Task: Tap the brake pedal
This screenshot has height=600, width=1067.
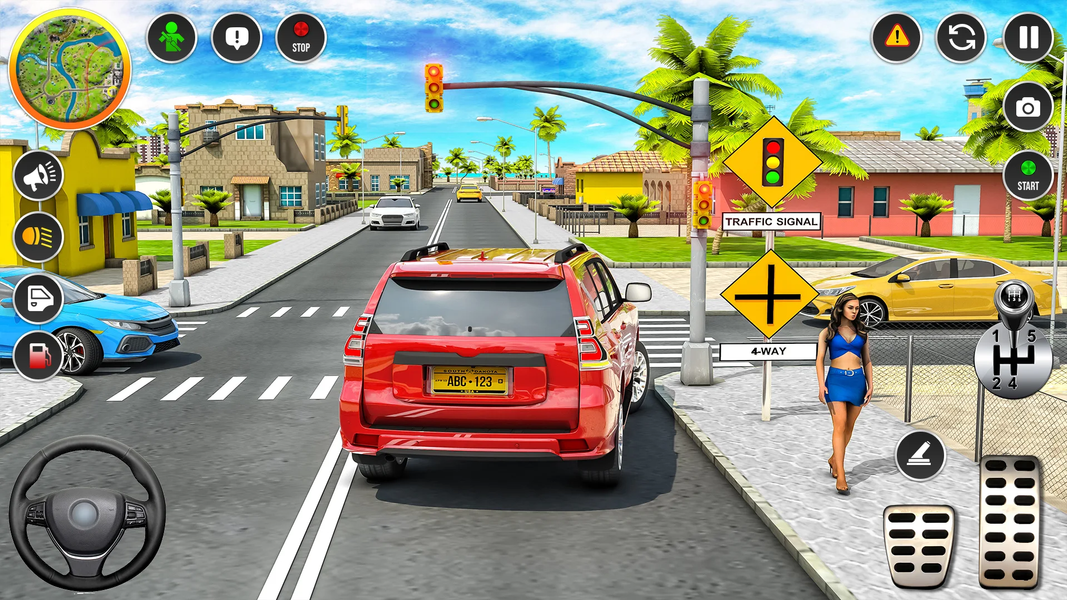Action: (x=919, y=545)
